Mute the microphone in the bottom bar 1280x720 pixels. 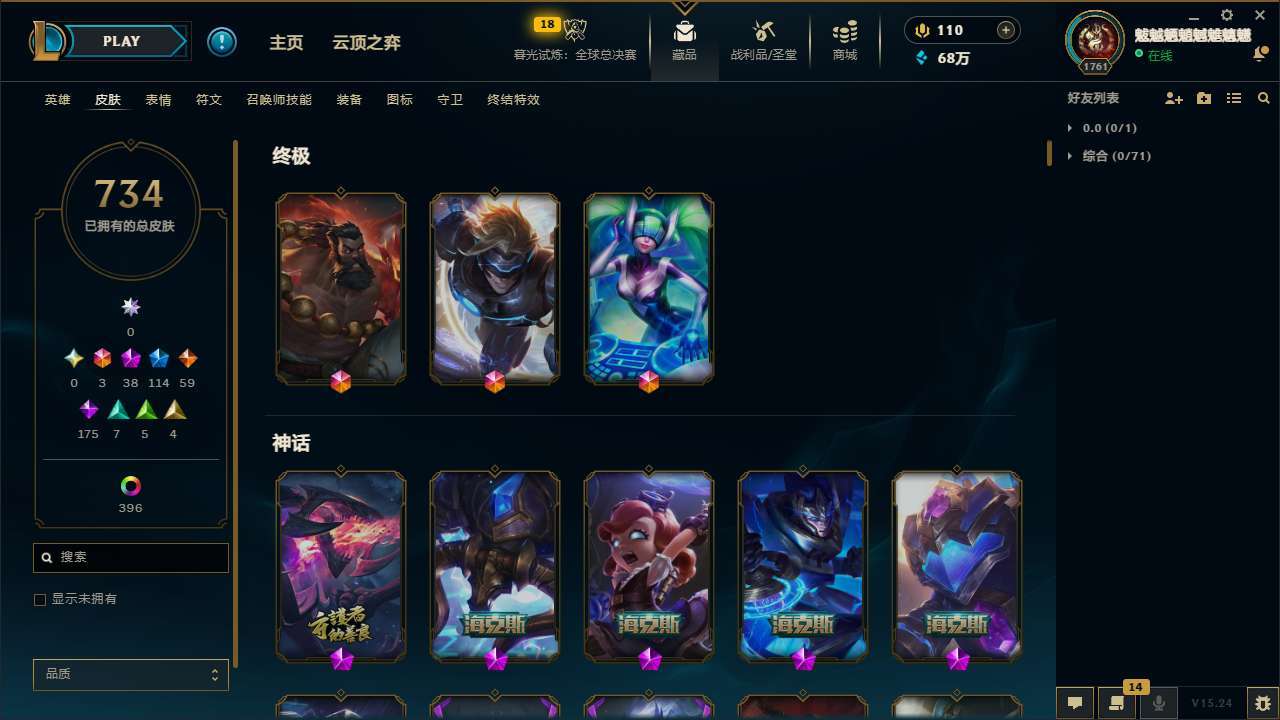click(1159, 702)
